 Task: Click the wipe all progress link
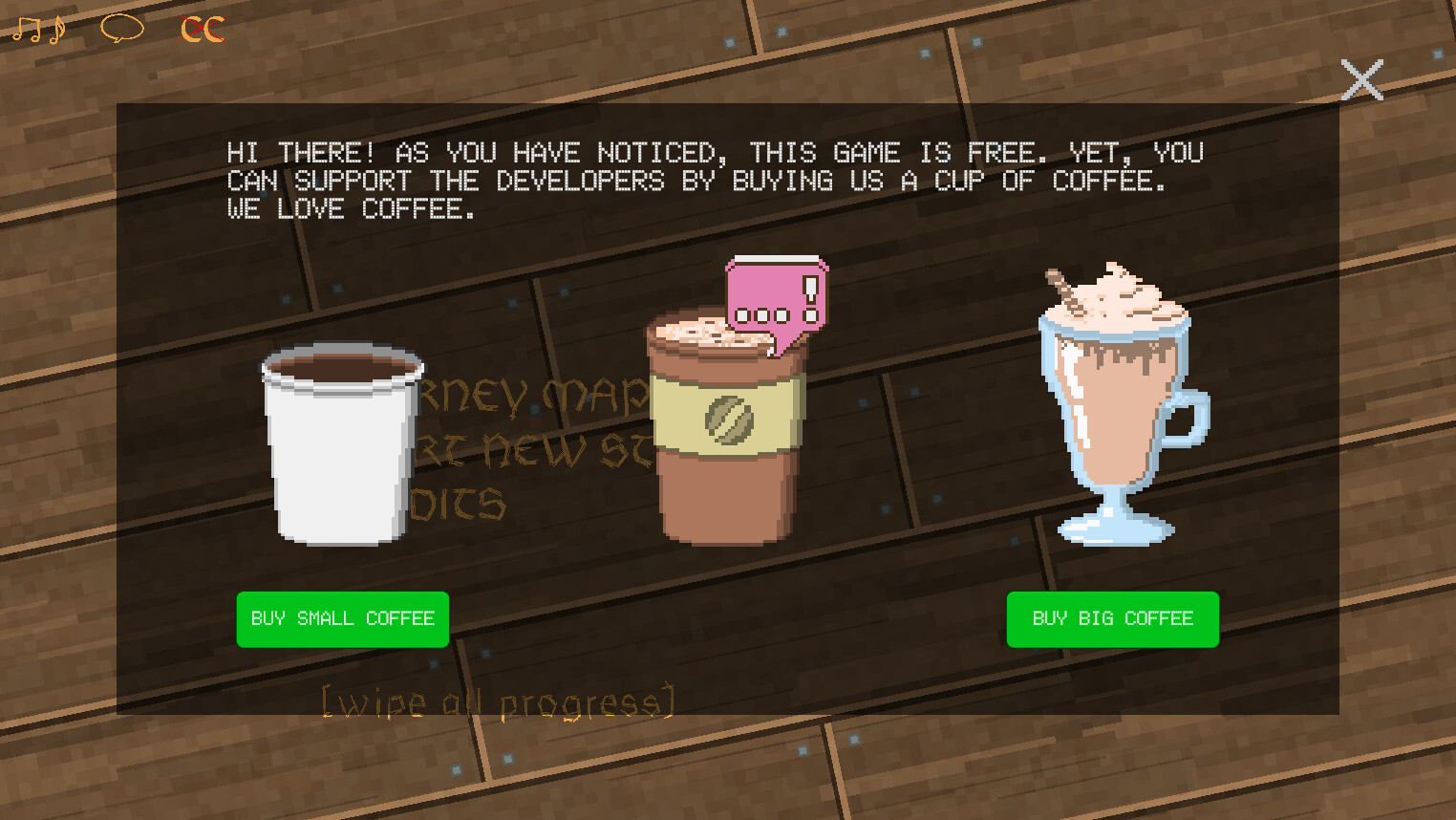tap(499, 701)
